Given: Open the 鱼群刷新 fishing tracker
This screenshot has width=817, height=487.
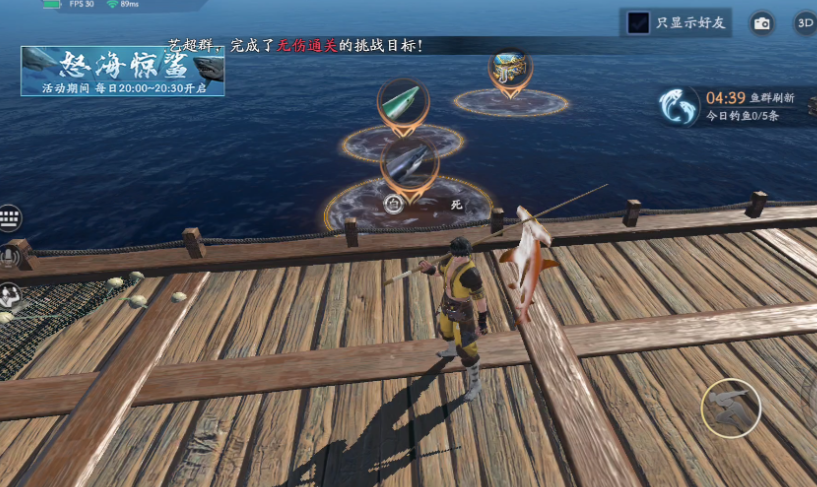Looking at the screenshot, I should pyautogui.click(x=679, y=106).
